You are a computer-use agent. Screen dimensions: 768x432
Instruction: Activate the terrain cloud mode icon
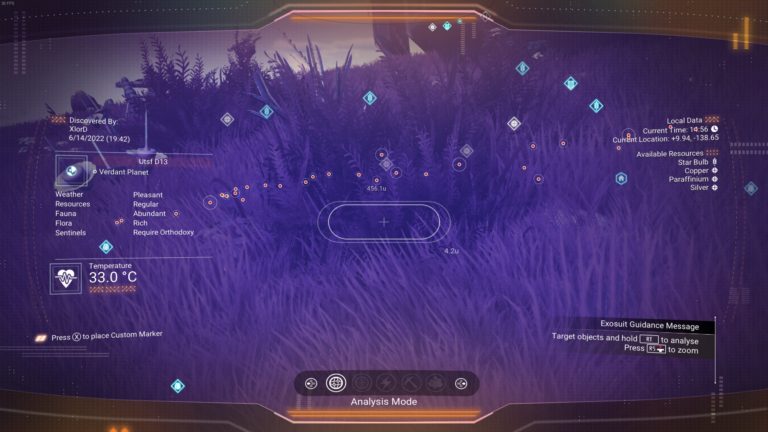[435, 383]
